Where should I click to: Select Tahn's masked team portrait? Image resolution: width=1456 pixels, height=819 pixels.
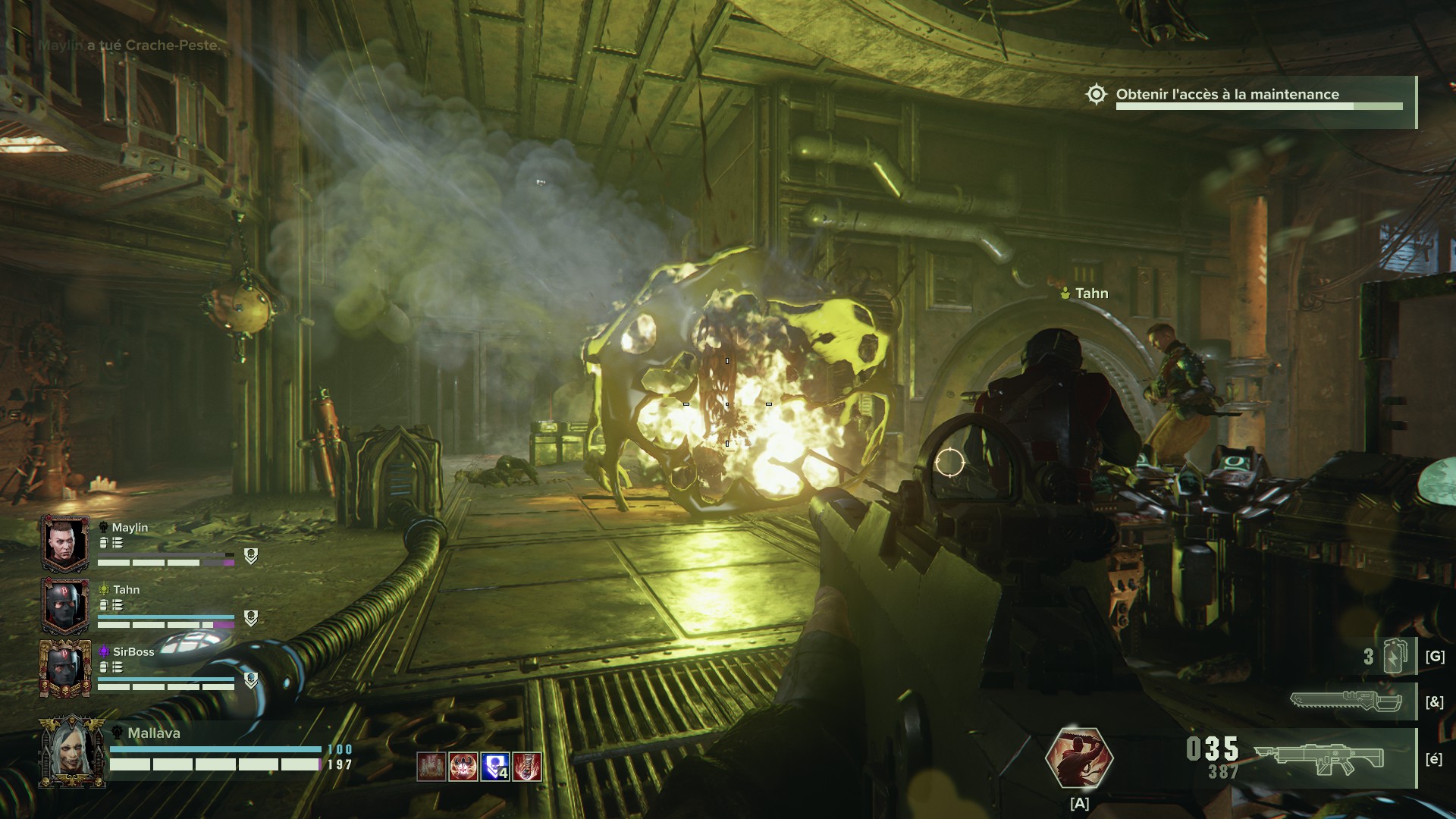coord(65,606)
